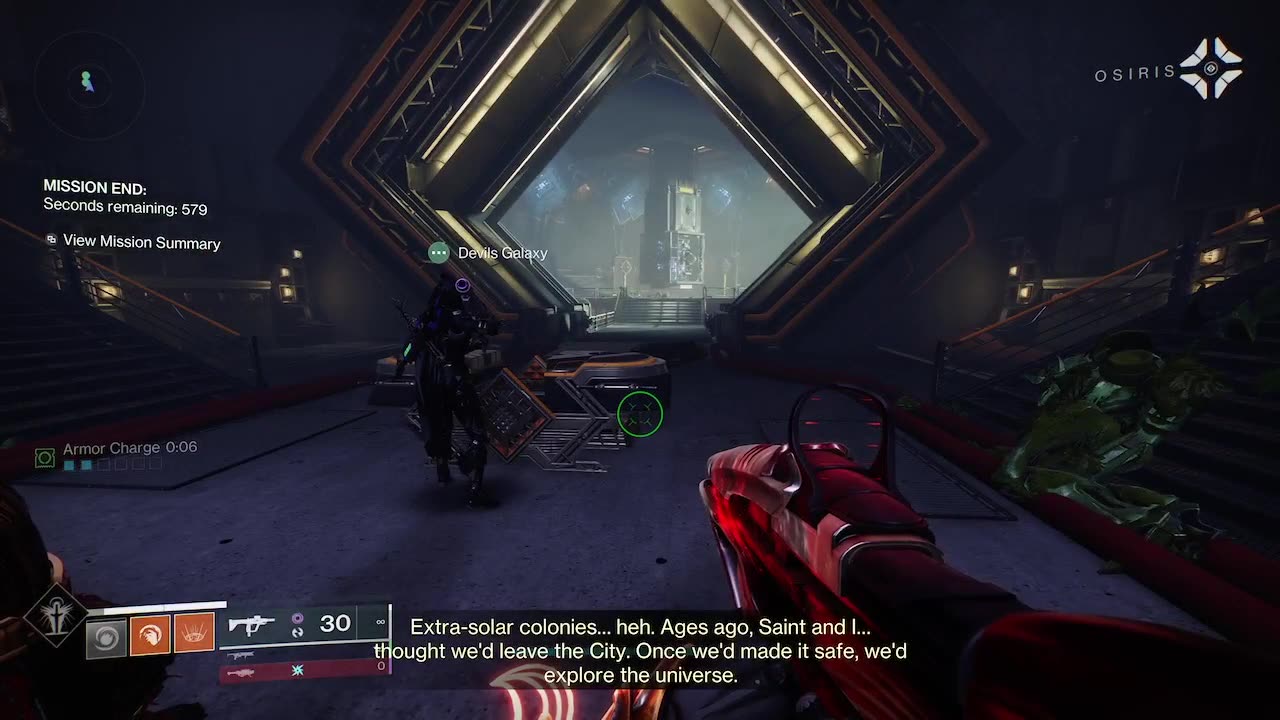Click the Osiris Ghost speaker icon
Image resolution: width=1280 pixels, height=720 pixels.
pos(1210,69)
